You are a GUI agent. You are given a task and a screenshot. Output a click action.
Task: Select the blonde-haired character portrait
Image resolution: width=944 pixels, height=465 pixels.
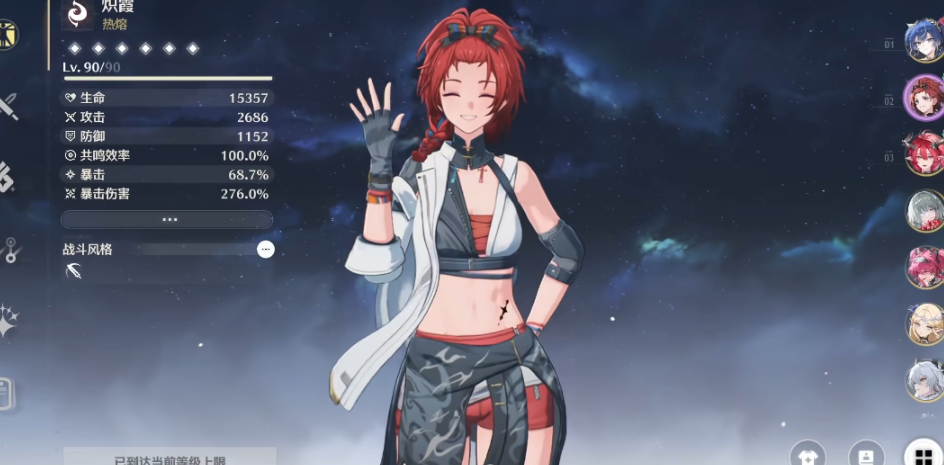tap(924, 324)
